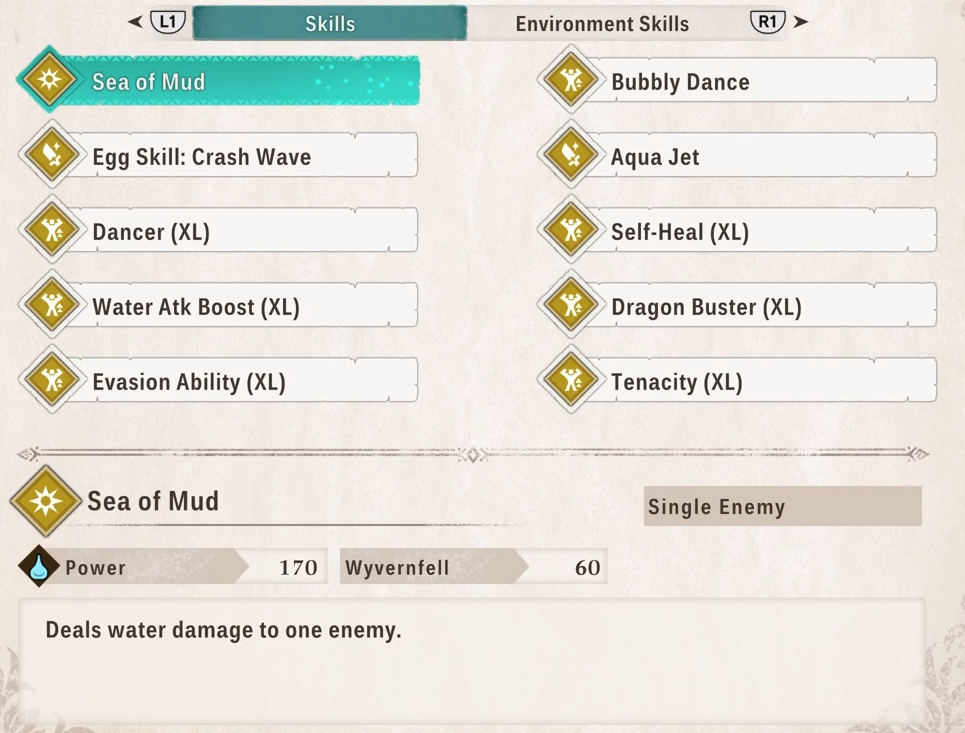Select the Dancer (XL) skill
This screenshot has height=733, width=965.
pyautogui.click(x=220, y=231)
